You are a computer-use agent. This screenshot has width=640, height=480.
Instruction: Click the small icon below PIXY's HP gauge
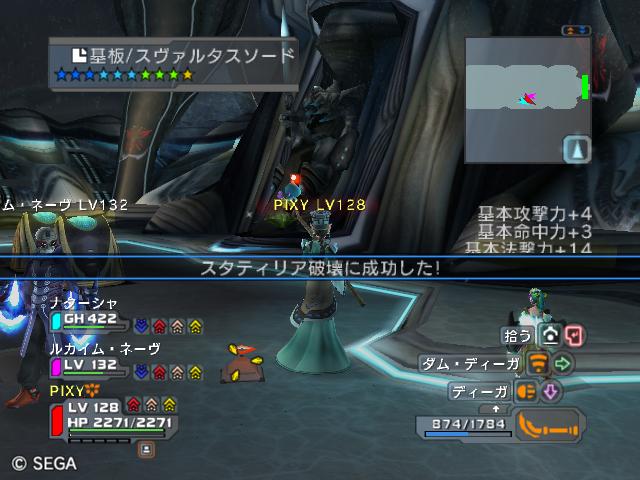click(x=146, y=450)
